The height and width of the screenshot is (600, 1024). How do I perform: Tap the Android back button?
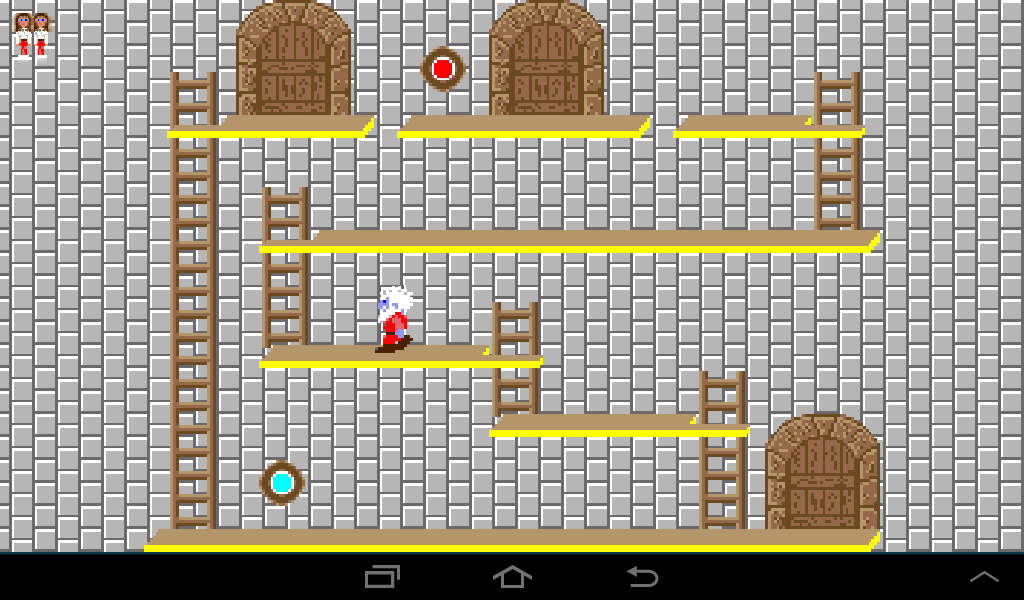(642, 577)
